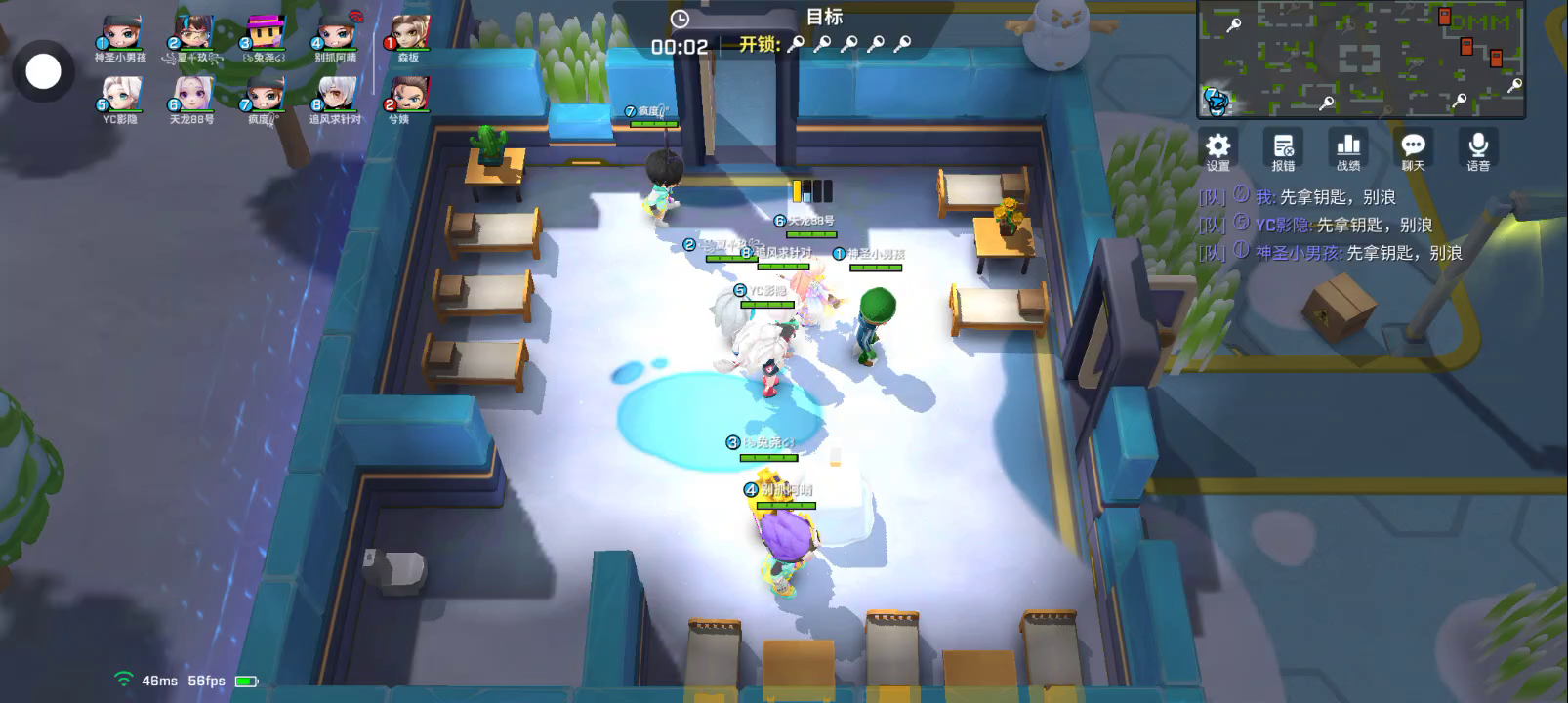The height and width of the screenshot is (703, 1568).
Task: Show the 战绩 scoreboard
Action: (x=1348, y=150)
